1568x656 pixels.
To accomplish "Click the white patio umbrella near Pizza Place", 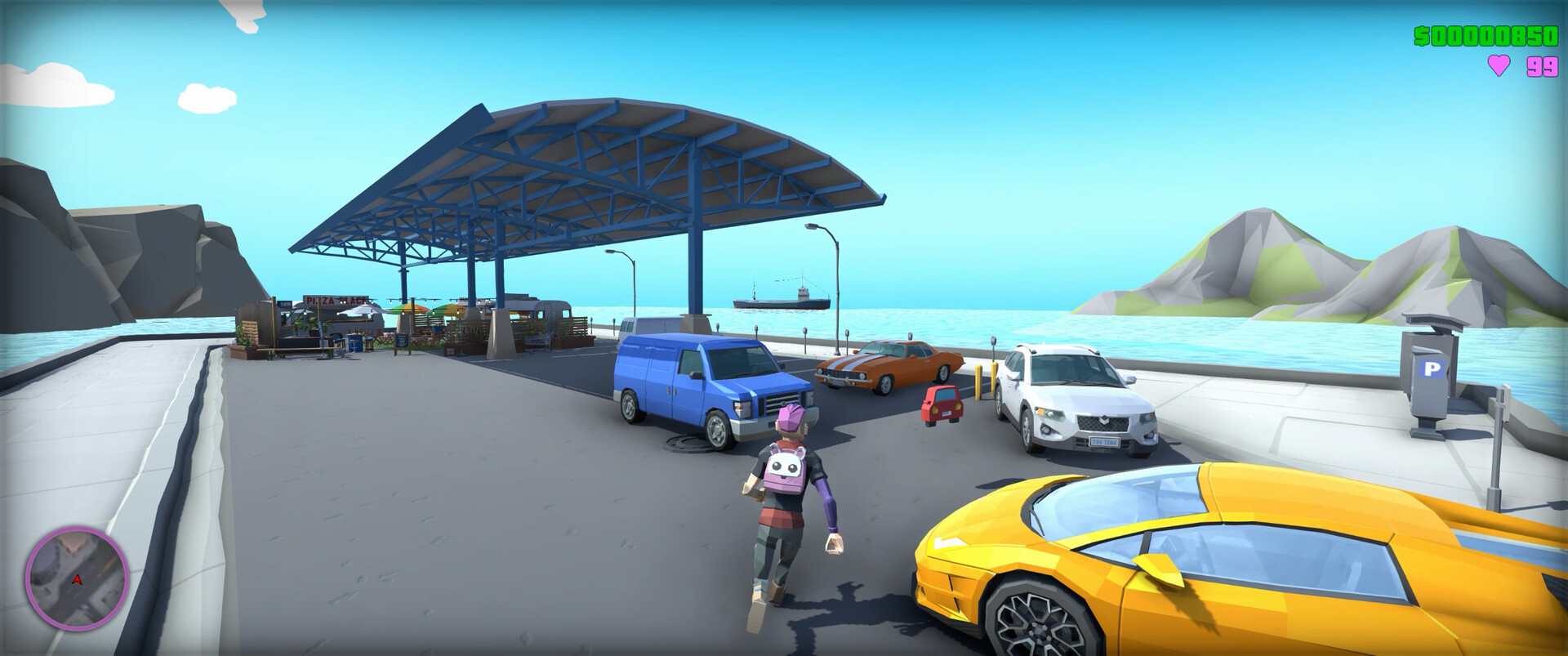I will pos(362,310).
